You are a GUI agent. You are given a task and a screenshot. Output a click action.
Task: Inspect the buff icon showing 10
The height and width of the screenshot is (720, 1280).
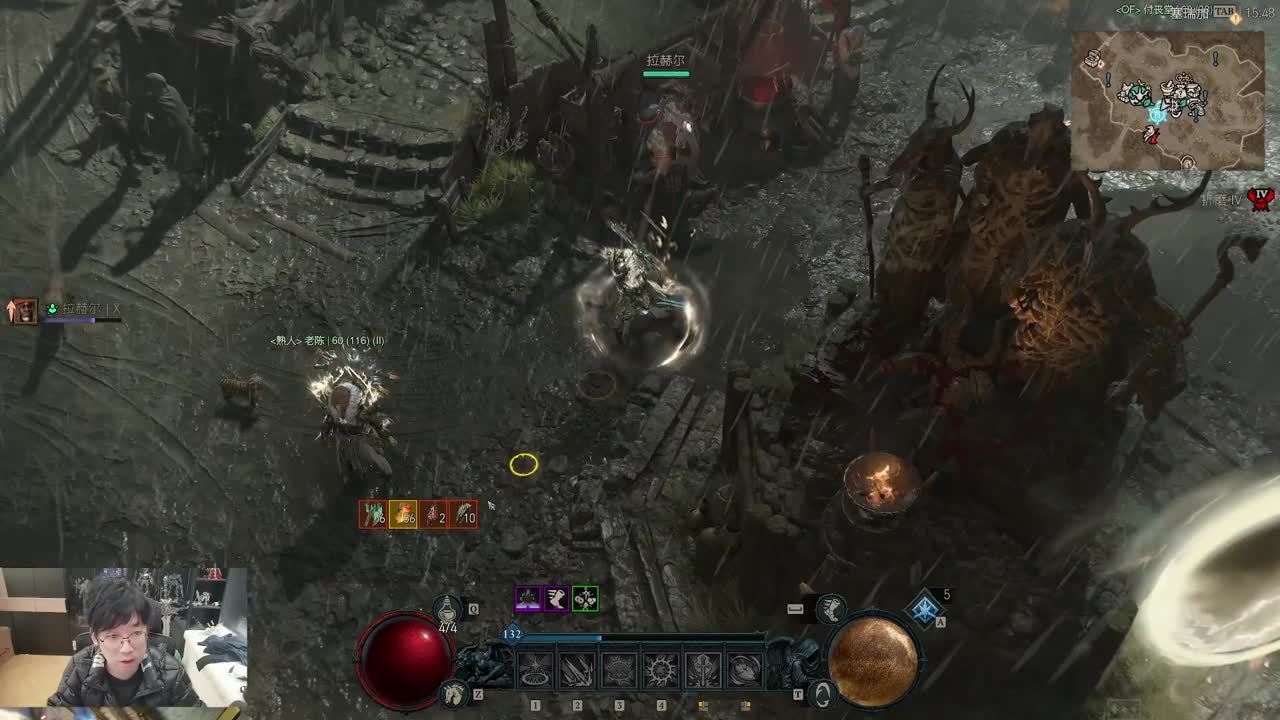click(463, 514)
